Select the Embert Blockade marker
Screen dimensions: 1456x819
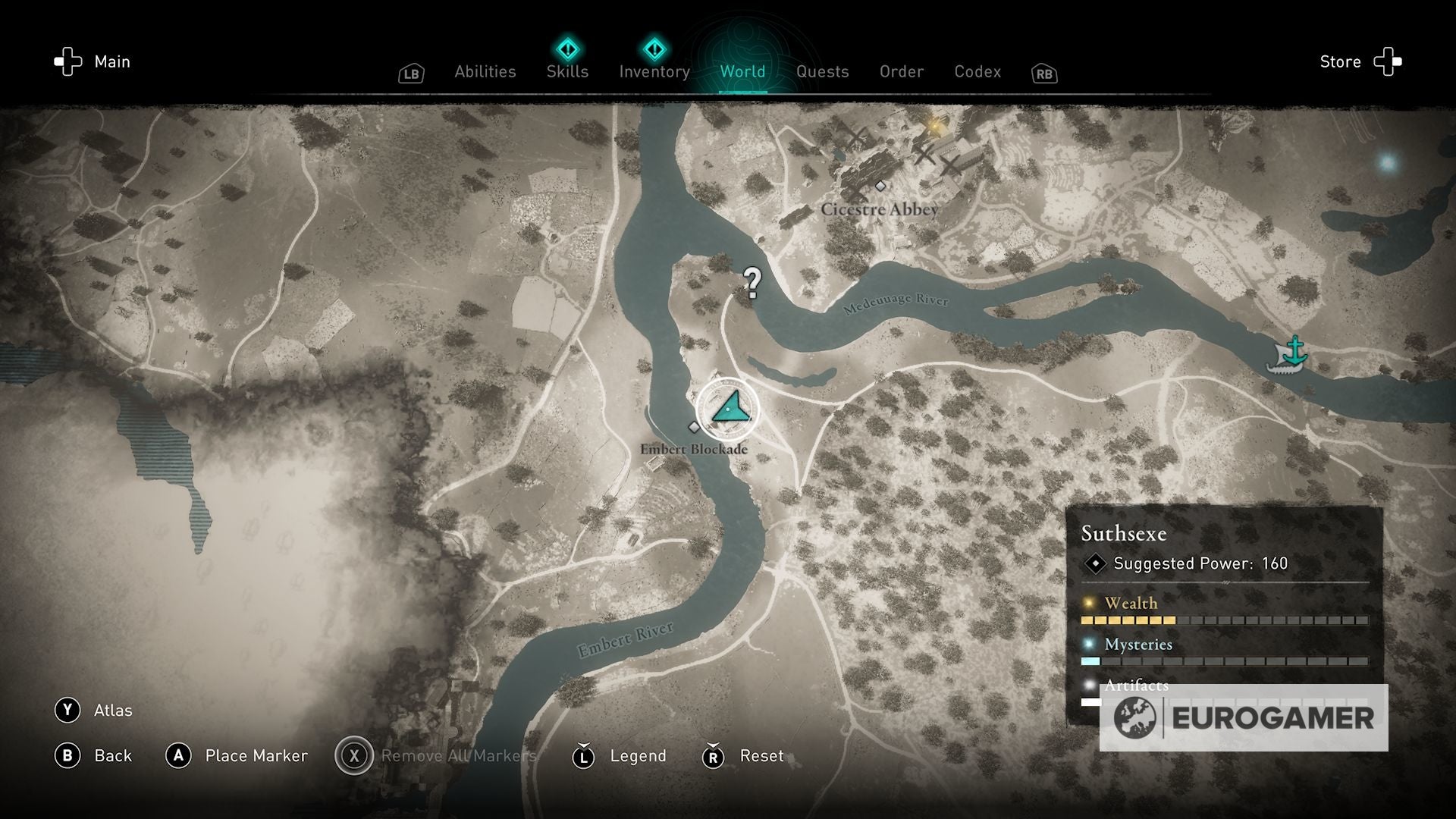point(695,427)
